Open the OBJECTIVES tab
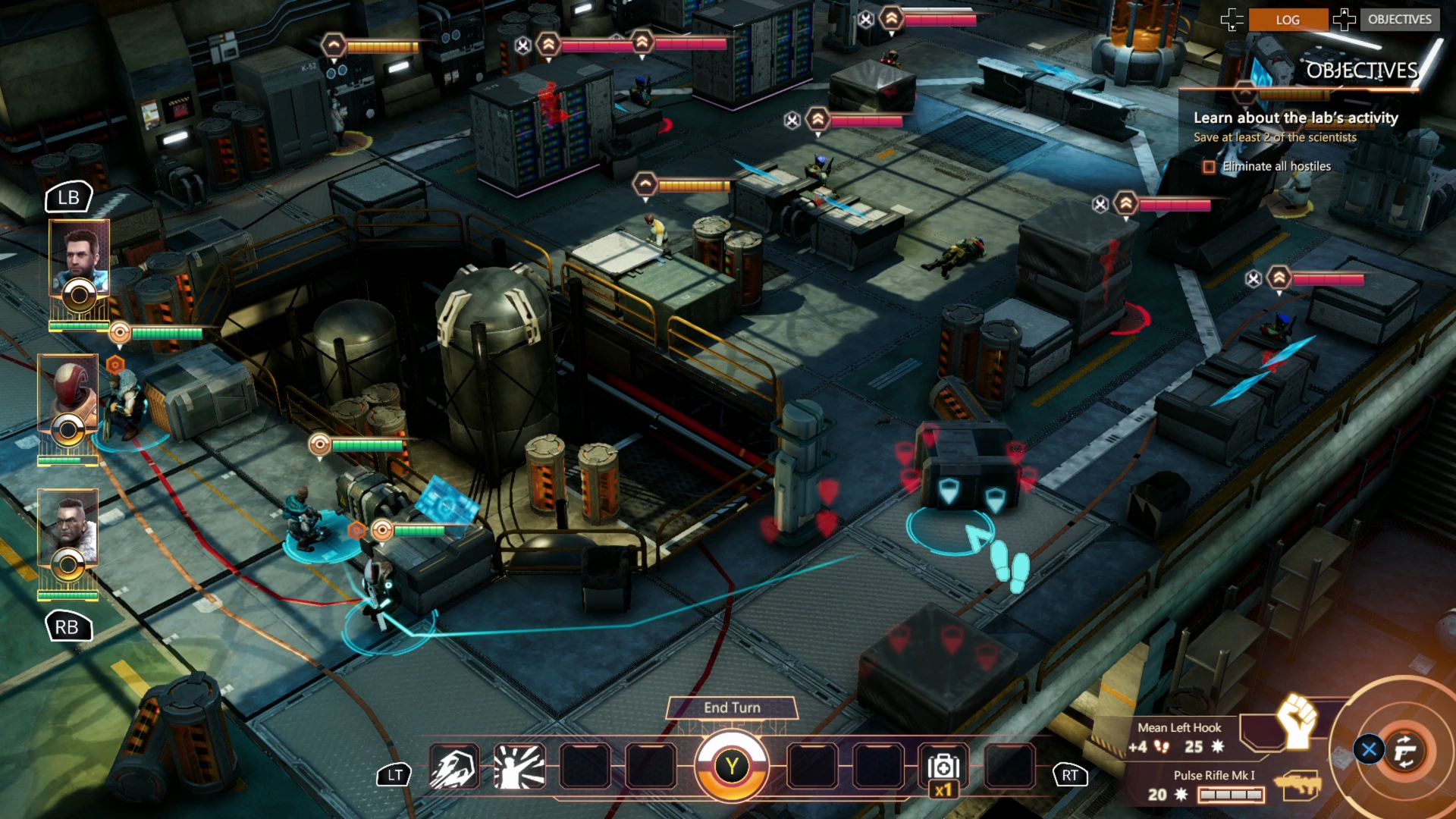This screenshot has height=819, width=1456. coord(1400,20)
